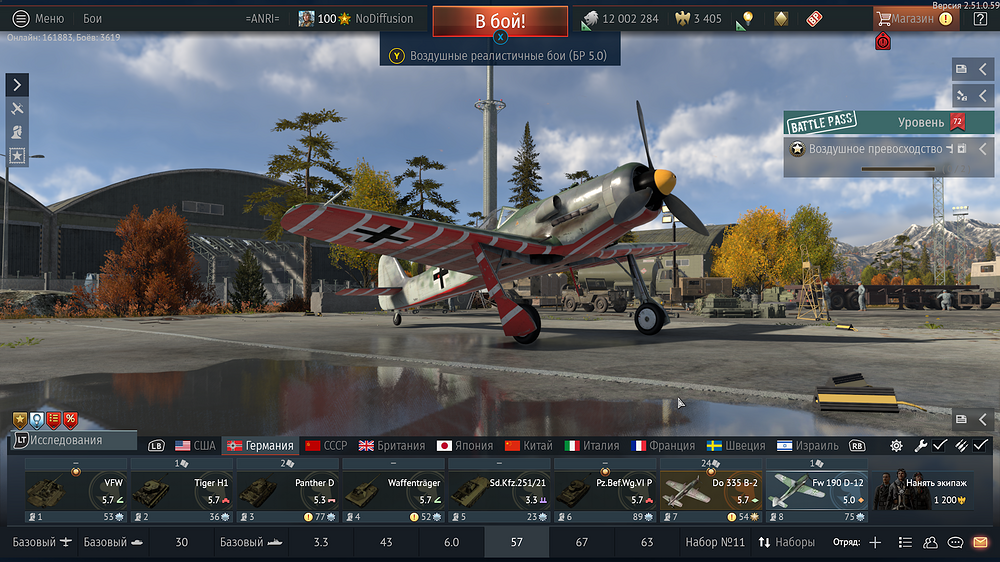Choose the Япония nation tab

tap(466, 445)
